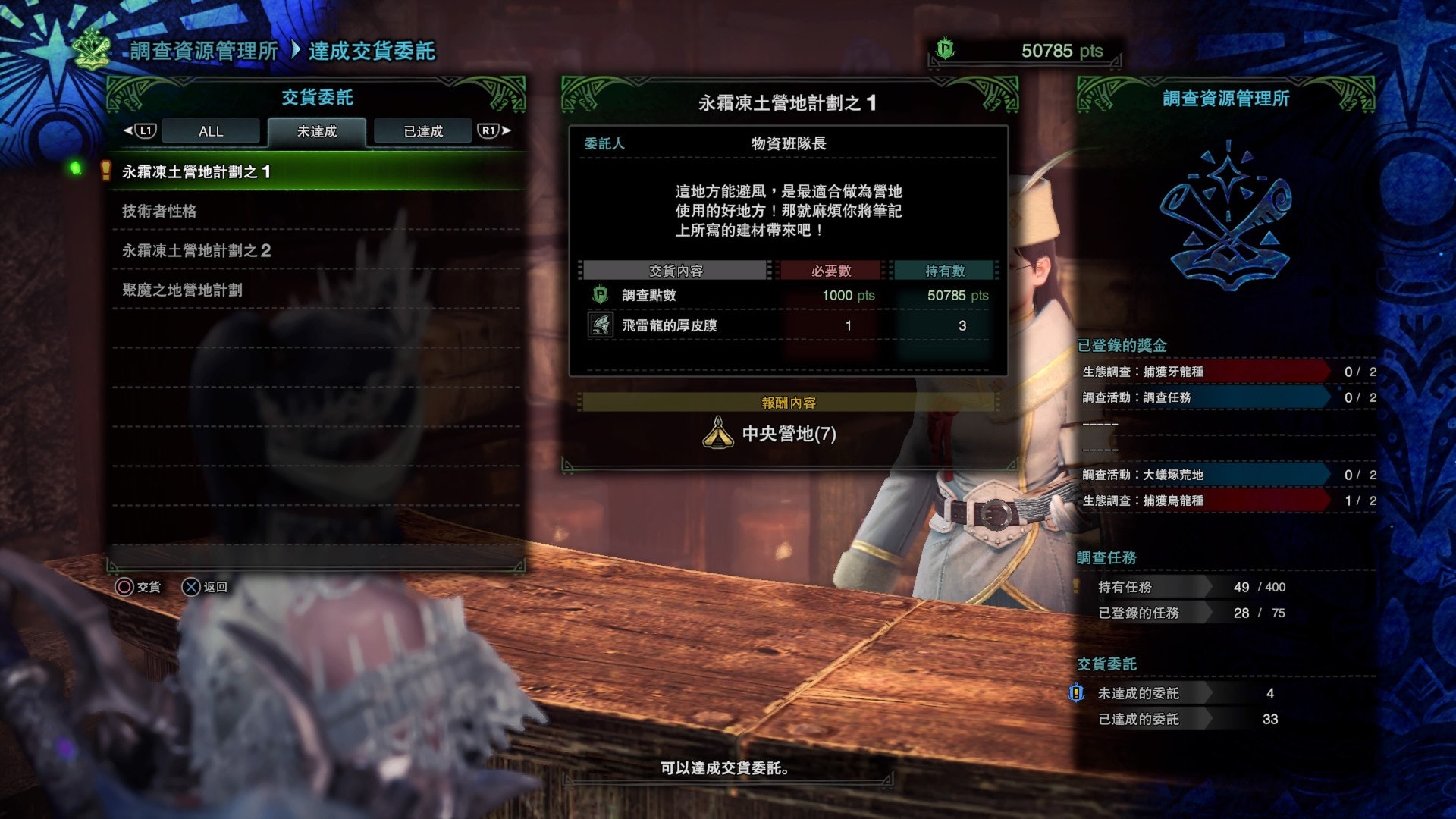Switch to the ALL deliveries tab

pyautogui.click(x=211, y=131)
